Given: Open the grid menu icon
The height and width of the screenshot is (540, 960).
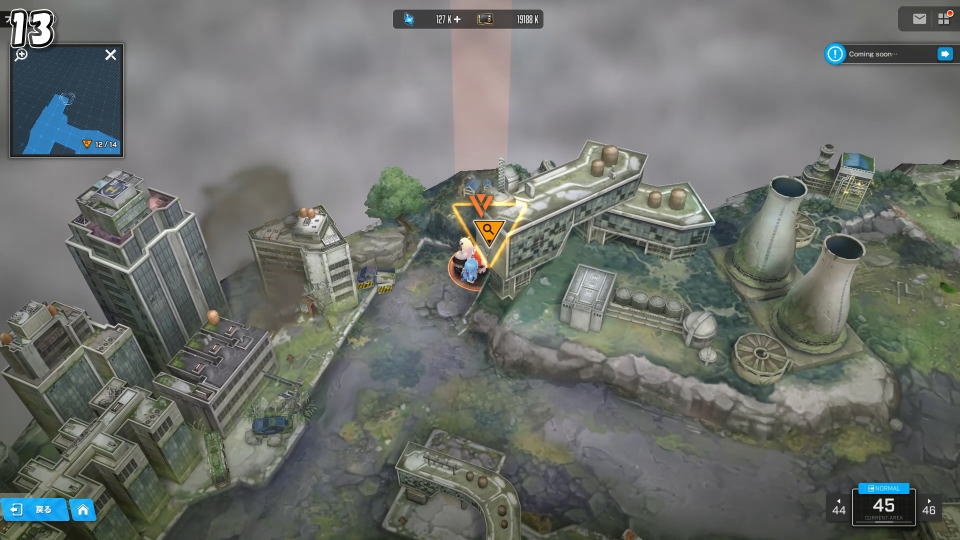Looking at the screenshot, I should click(943, 18).
